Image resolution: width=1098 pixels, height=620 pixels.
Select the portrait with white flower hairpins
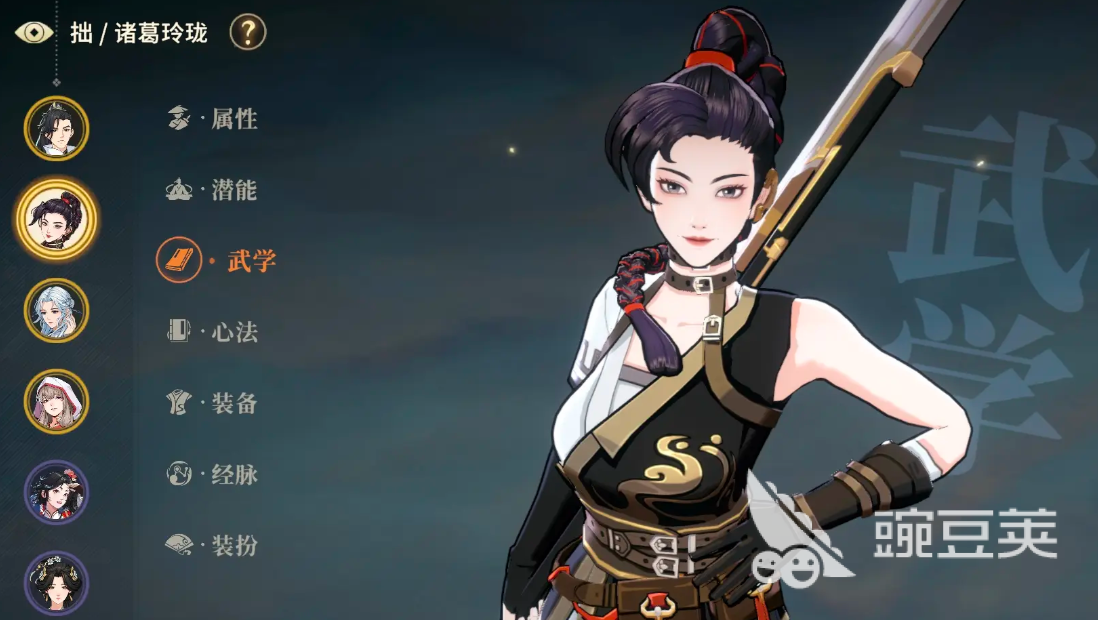56,582
